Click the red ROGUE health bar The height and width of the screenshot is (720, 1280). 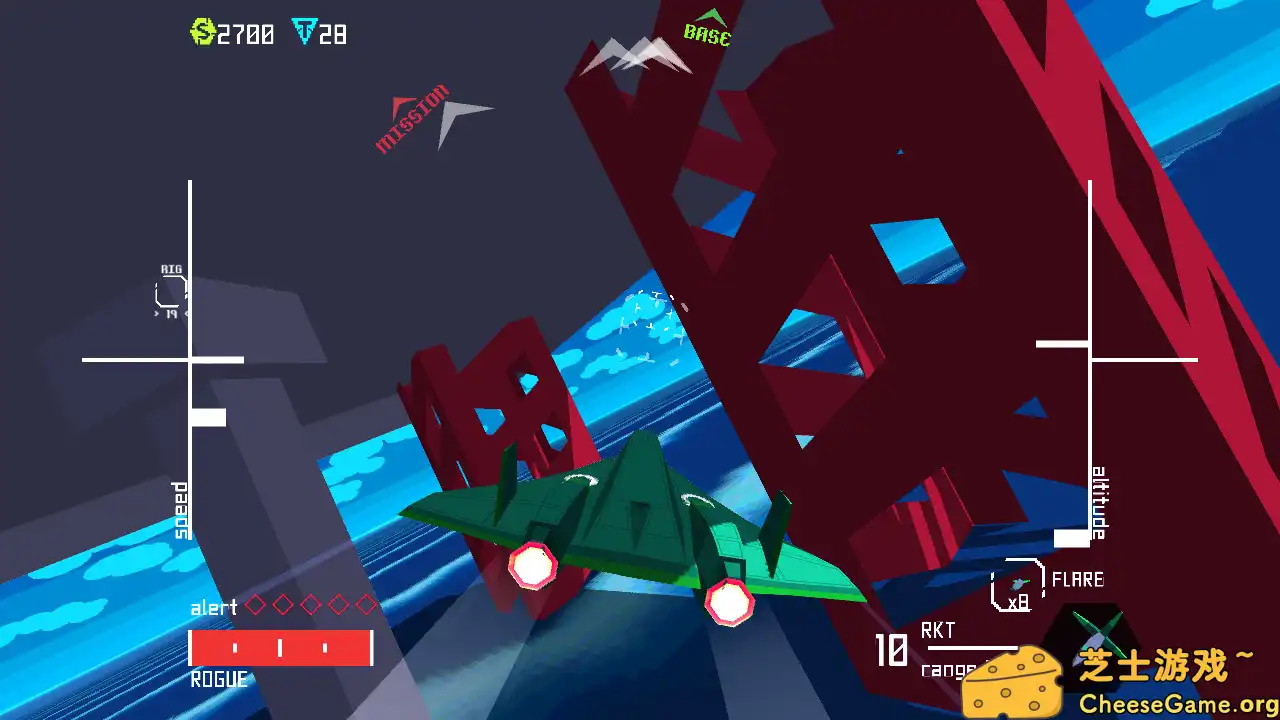pos(283,647)
